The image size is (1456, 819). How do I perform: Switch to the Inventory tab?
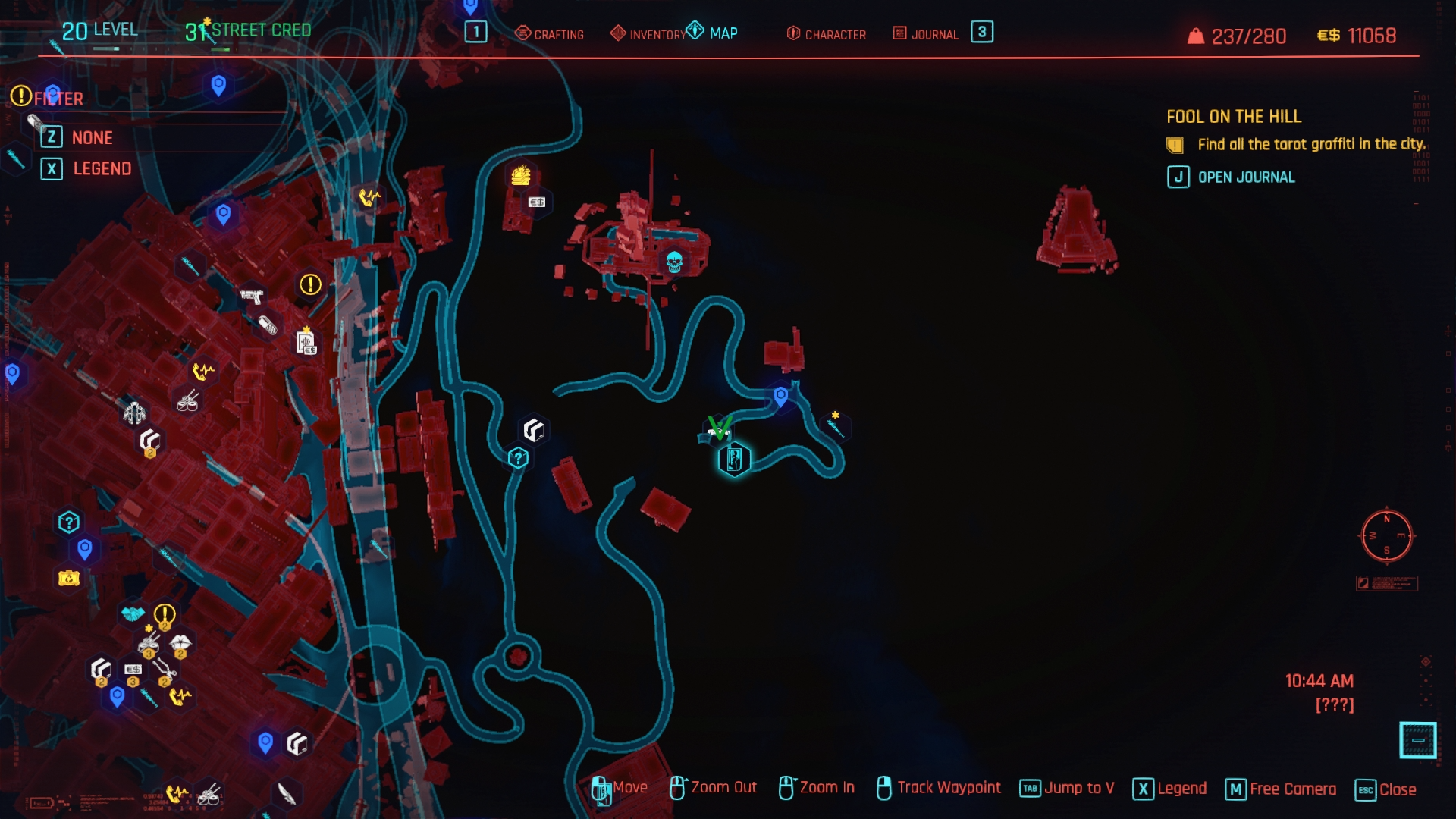coord(648,34)
